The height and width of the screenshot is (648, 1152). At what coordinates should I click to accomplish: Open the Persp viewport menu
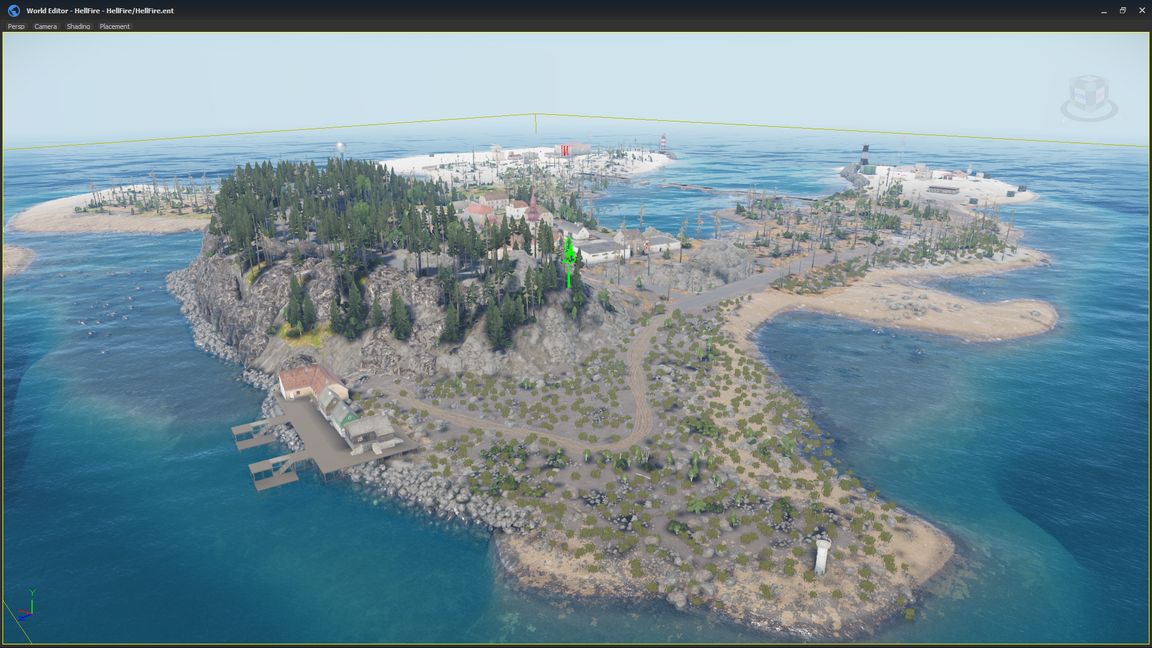pos(16,26)
